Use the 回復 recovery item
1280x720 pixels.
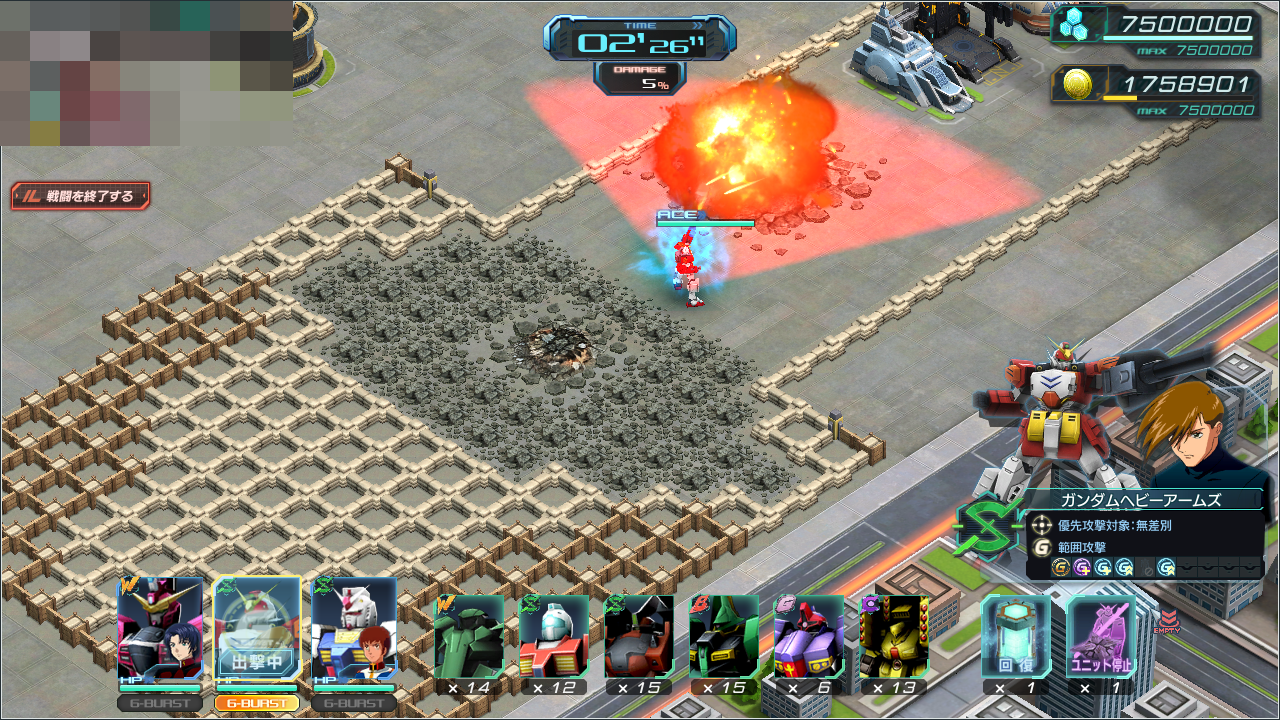[1016, 637]
